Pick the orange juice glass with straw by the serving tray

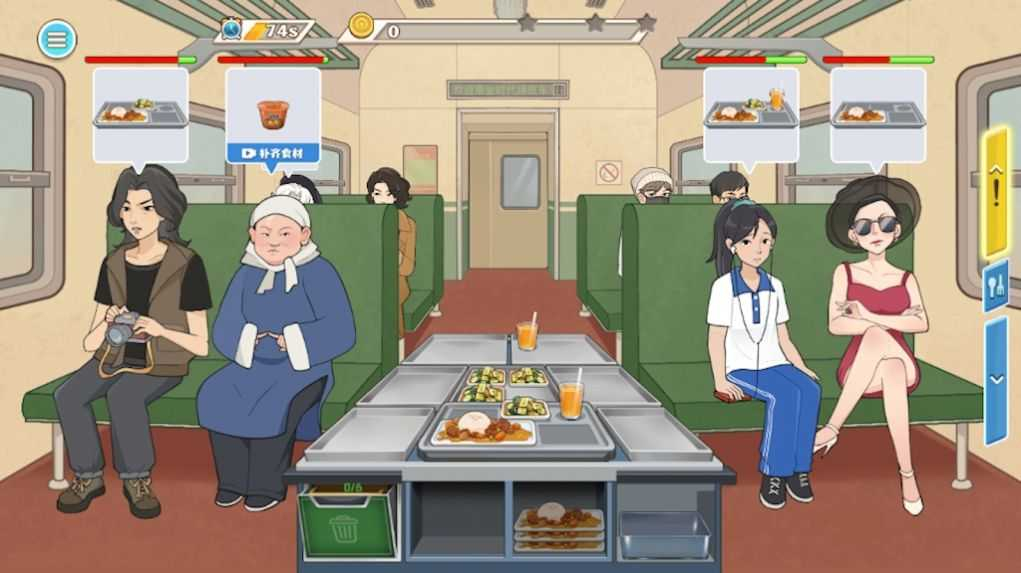tap(571, 397)
